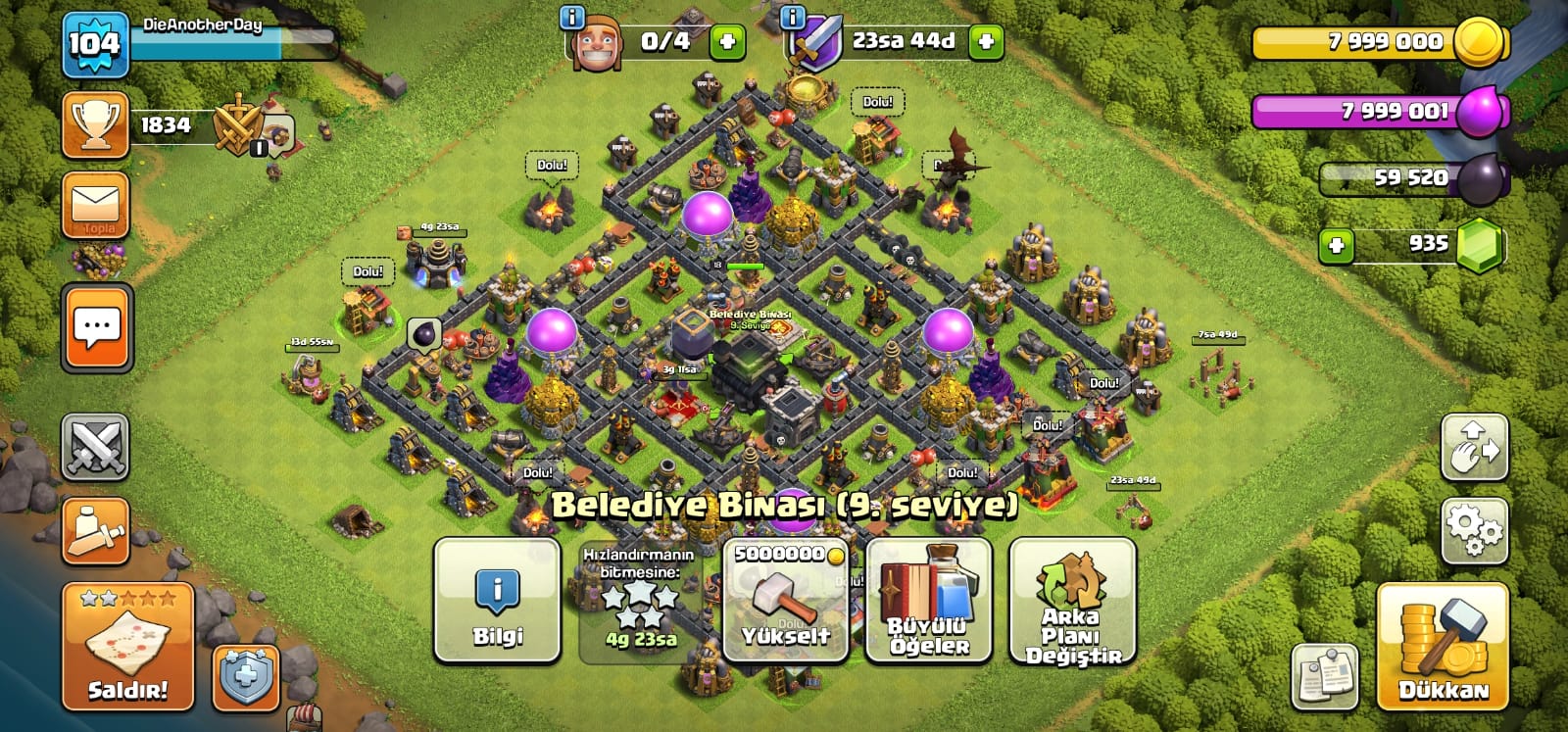Open the layout editor hand icon

(1474, 447)
